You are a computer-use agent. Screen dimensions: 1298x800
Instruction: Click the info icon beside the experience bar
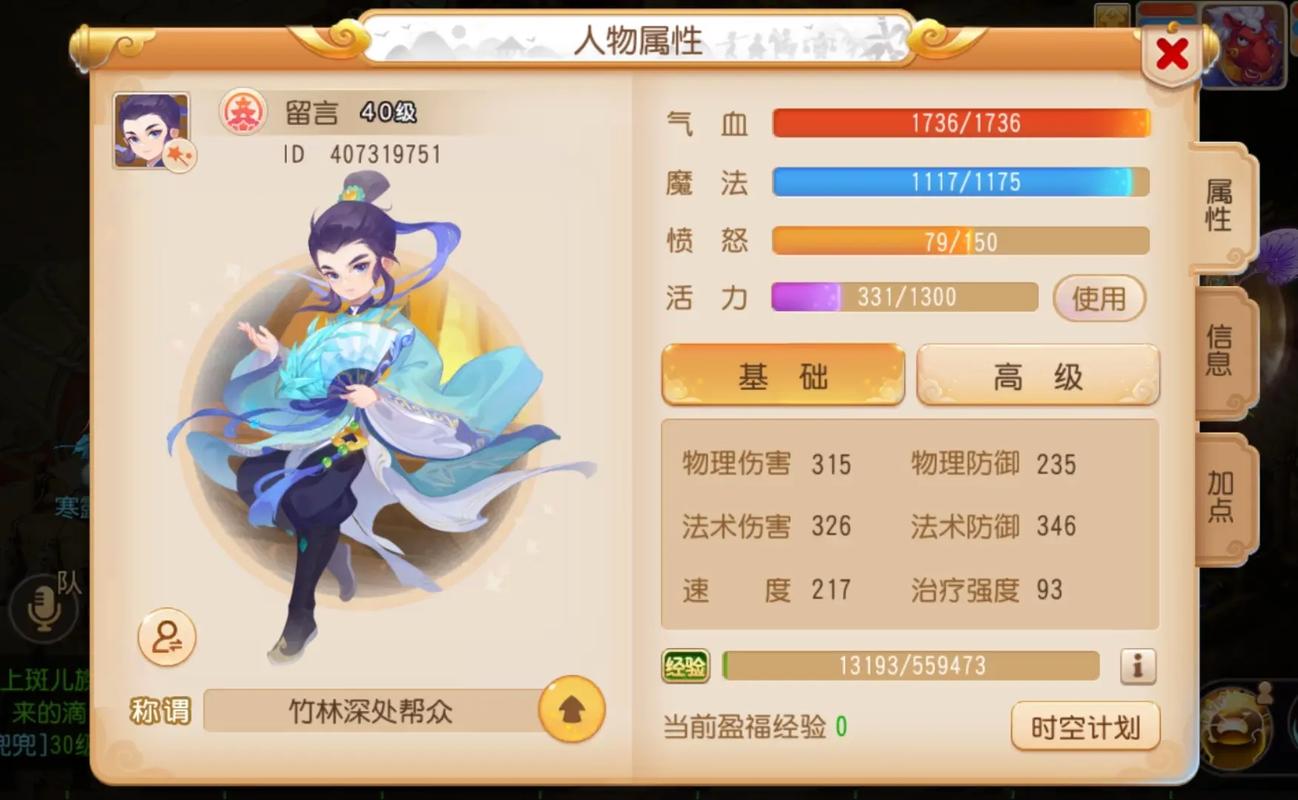pos(1138,665)
